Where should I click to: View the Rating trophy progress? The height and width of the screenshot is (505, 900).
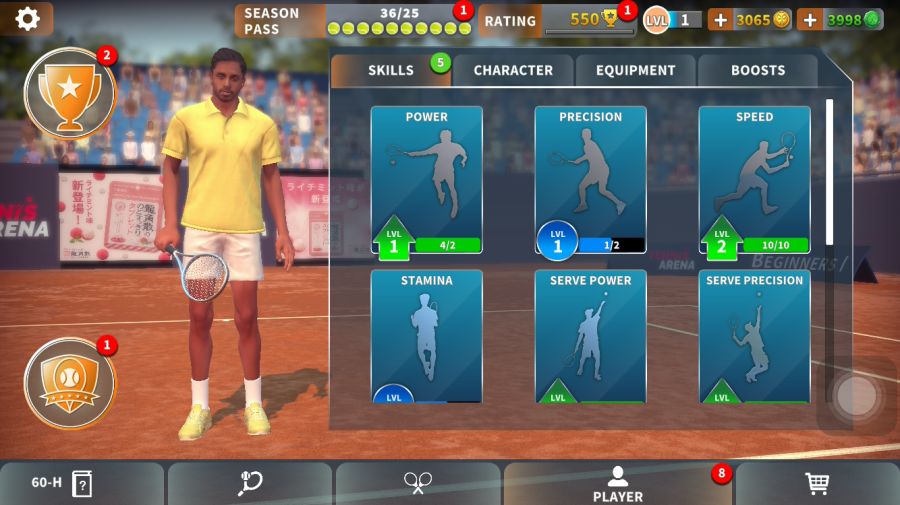[555, 20]
